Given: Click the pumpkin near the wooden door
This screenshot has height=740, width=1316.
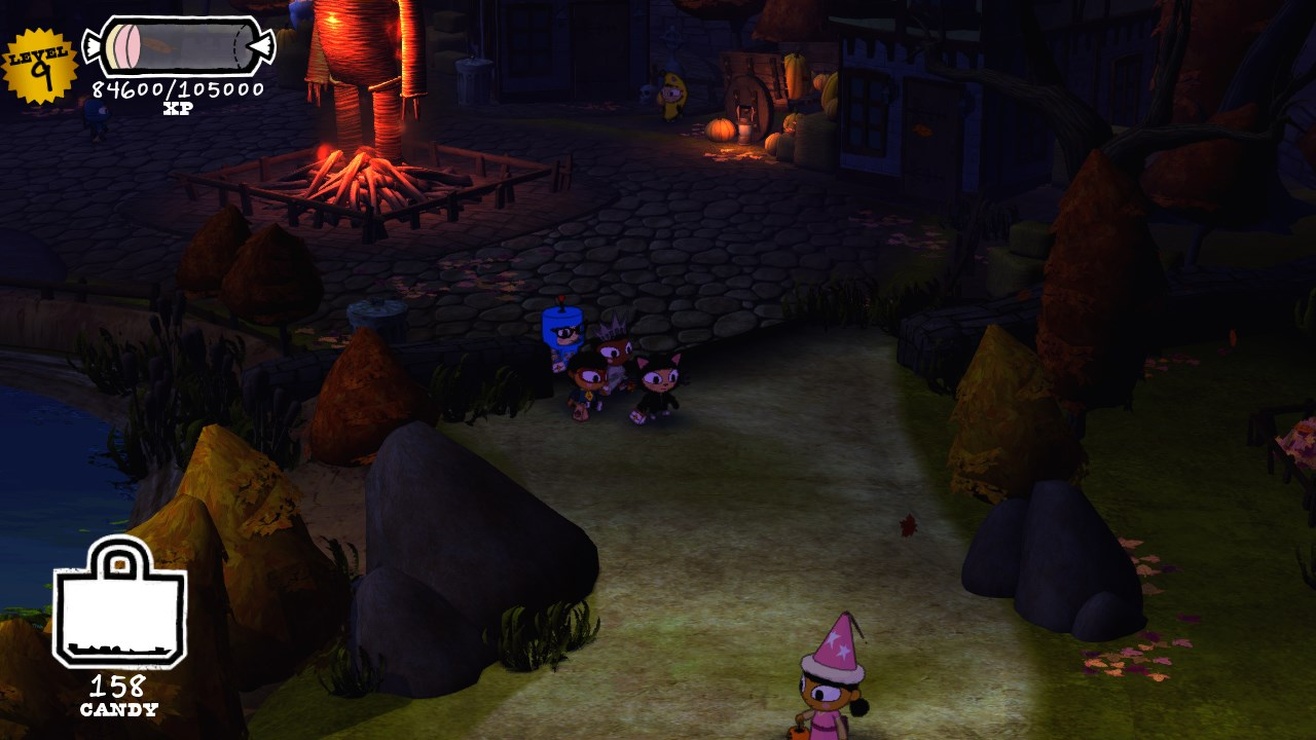Looking at the screenshot, I should point(720,130).
